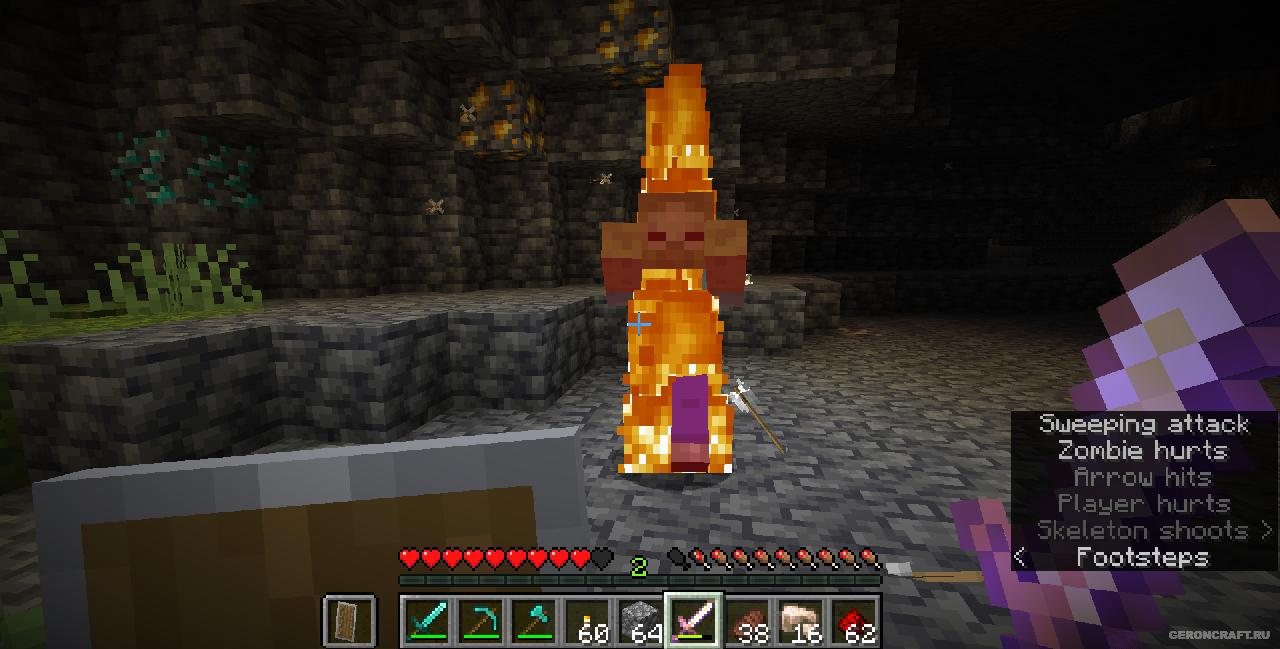This screenshot has height=649, width=1280.
Task: Select the redstone stack of 62
Action: pyautogui.click(x=854, y=621)
